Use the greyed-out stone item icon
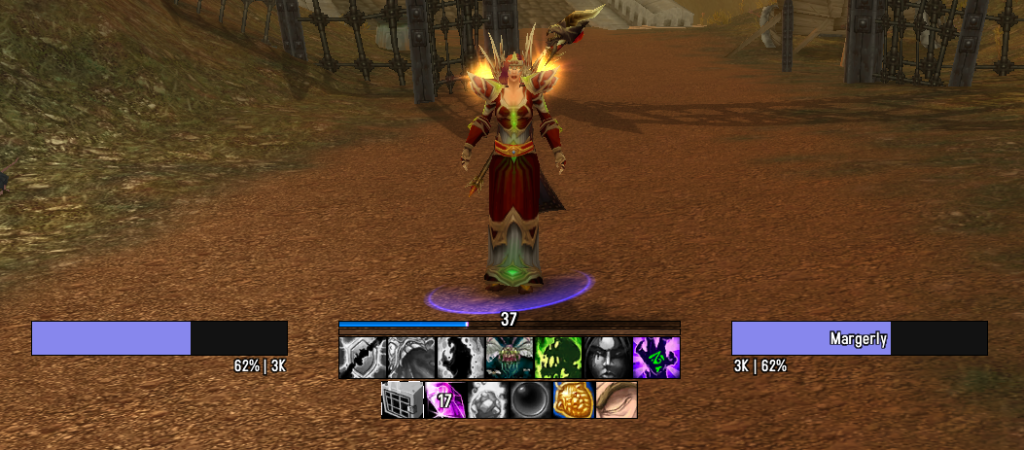Image resolution: width=1024 pixels, height=450 pixels. [489, 400]
